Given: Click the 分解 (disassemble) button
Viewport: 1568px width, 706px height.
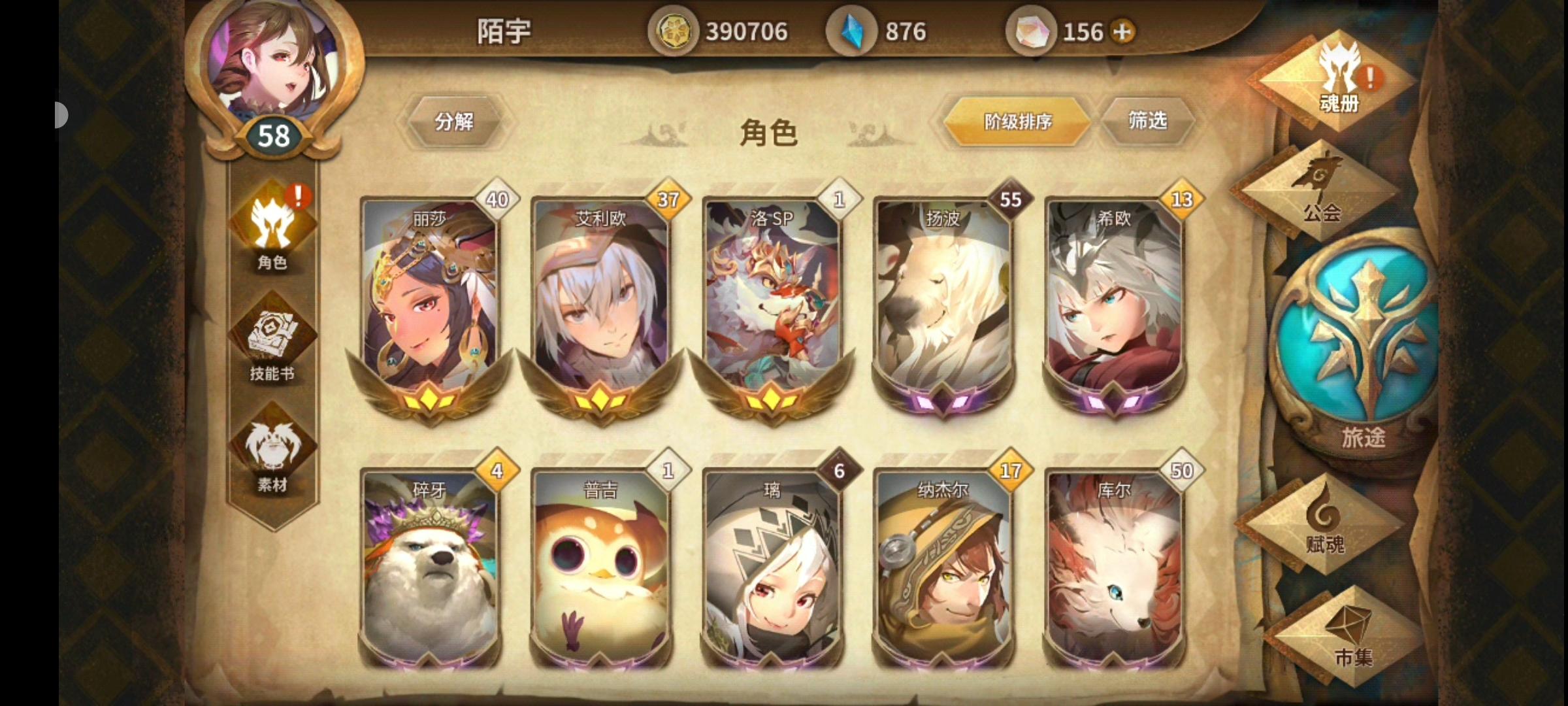Looking at the screenshot, I should [455, 121].
